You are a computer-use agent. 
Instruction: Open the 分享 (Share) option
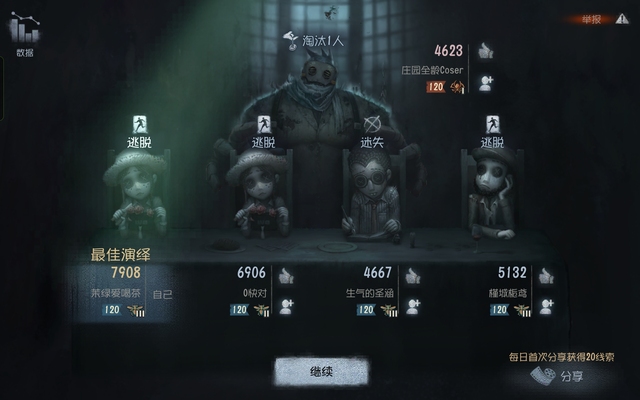(558, 377)
